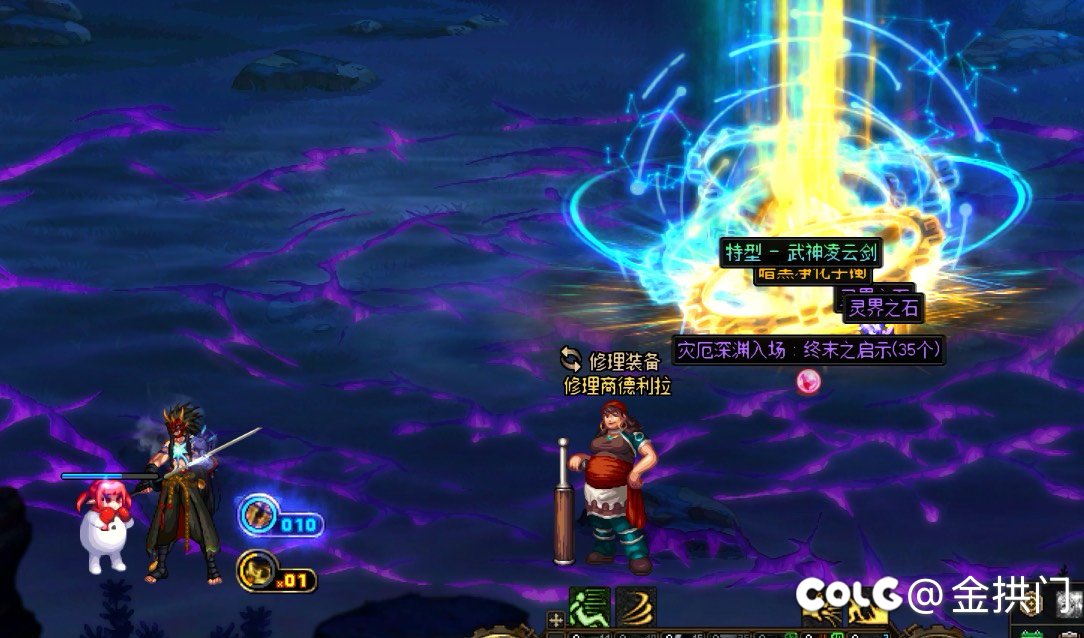Pick the 灵界之石 drop label

882,308
